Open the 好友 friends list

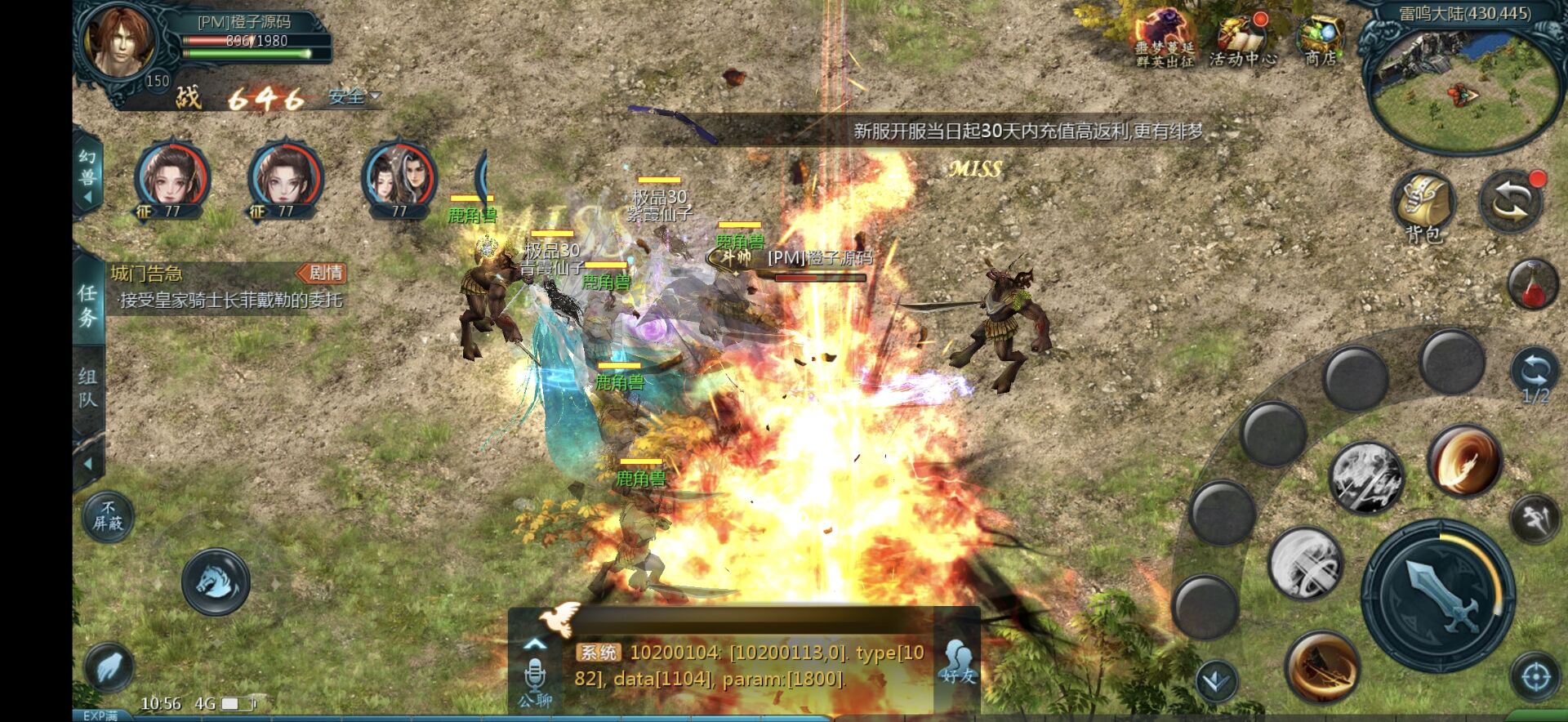click(x=957, y=660)
